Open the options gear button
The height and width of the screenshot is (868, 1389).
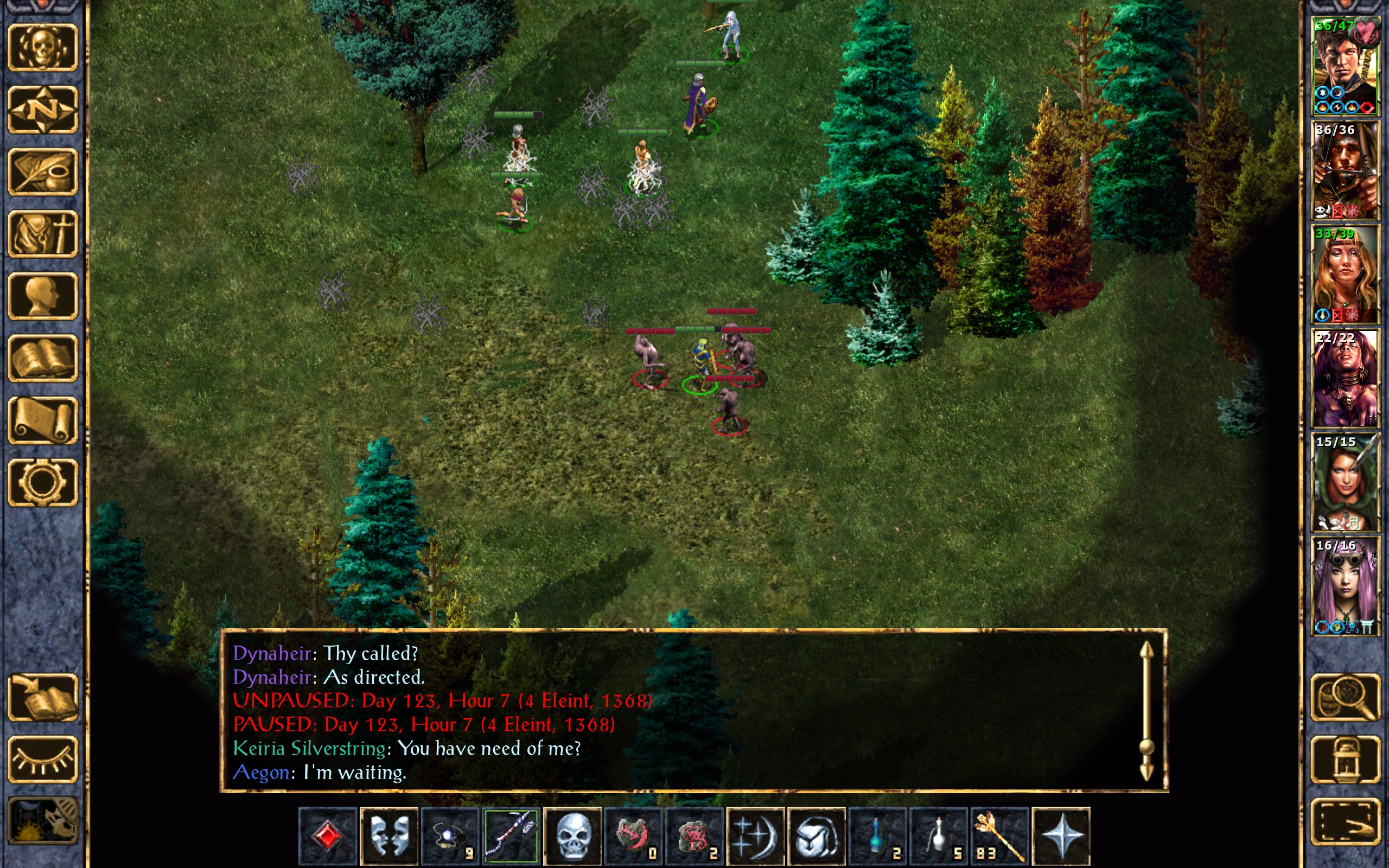pyautogui.click(x=43, y=482)
